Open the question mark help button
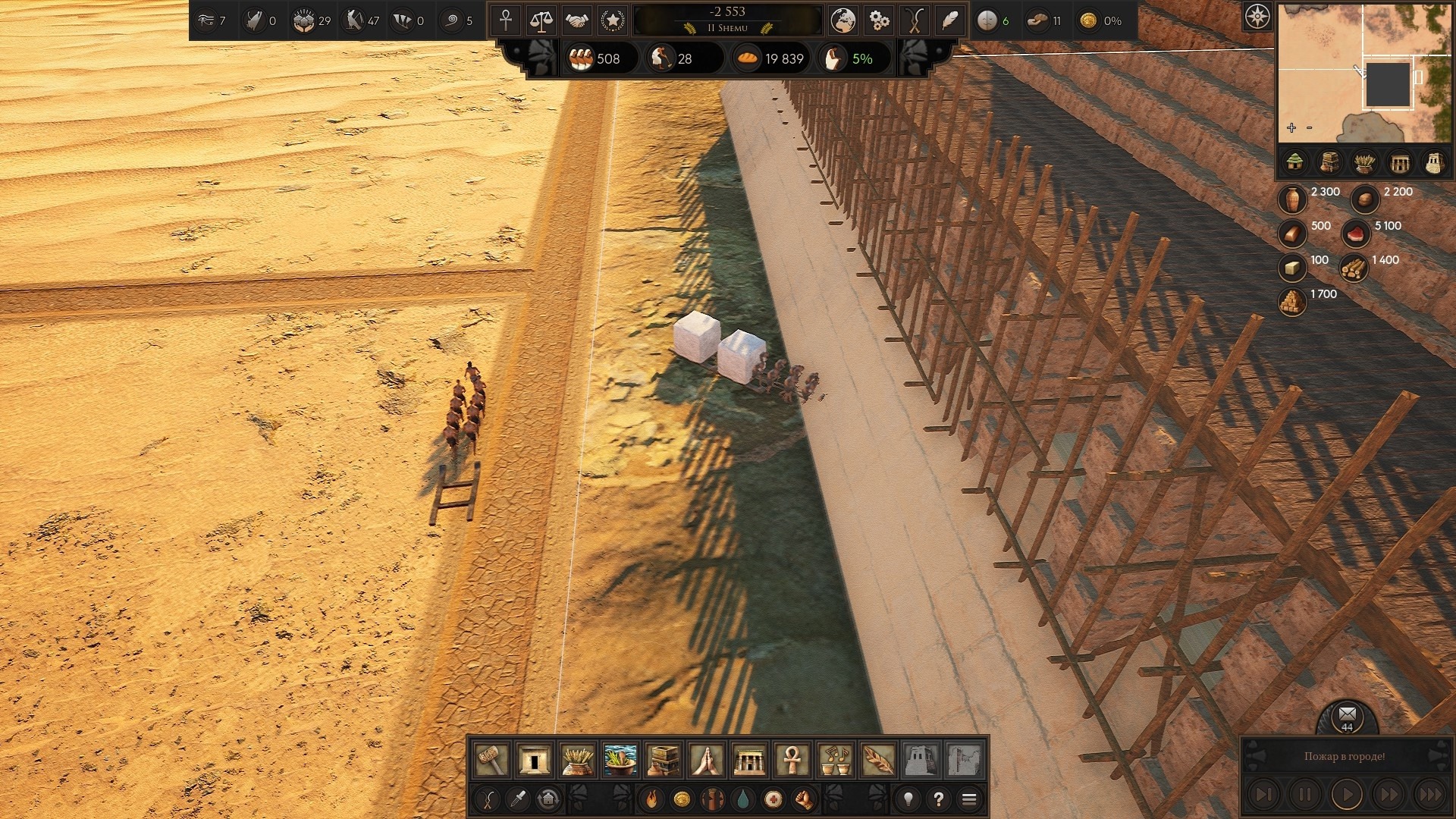 tap(939, 799)
